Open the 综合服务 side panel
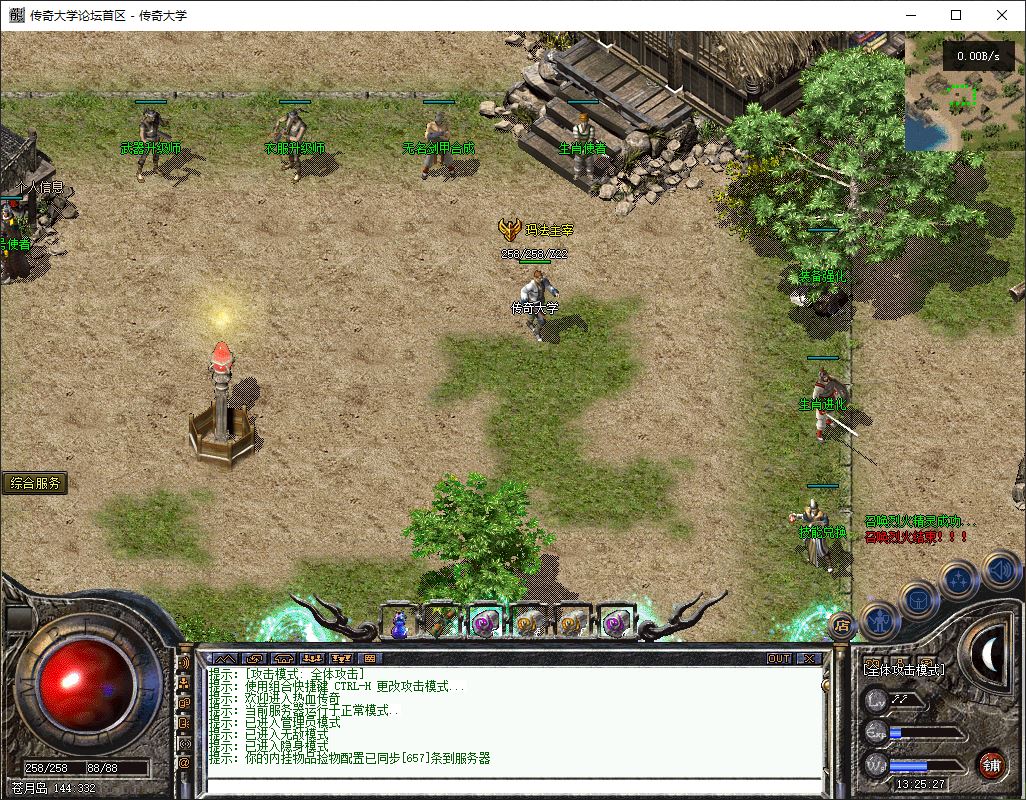Viewport: 1026px width, 800px height. (x=36, y=483)
